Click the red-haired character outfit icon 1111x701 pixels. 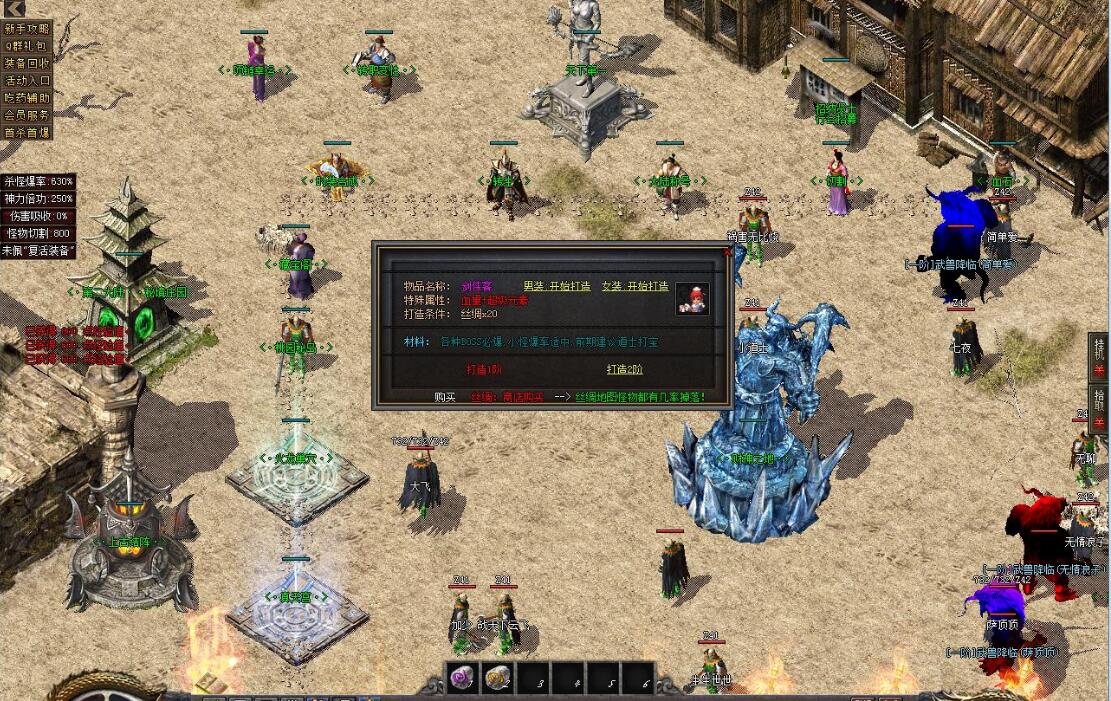tap(692, 298)
